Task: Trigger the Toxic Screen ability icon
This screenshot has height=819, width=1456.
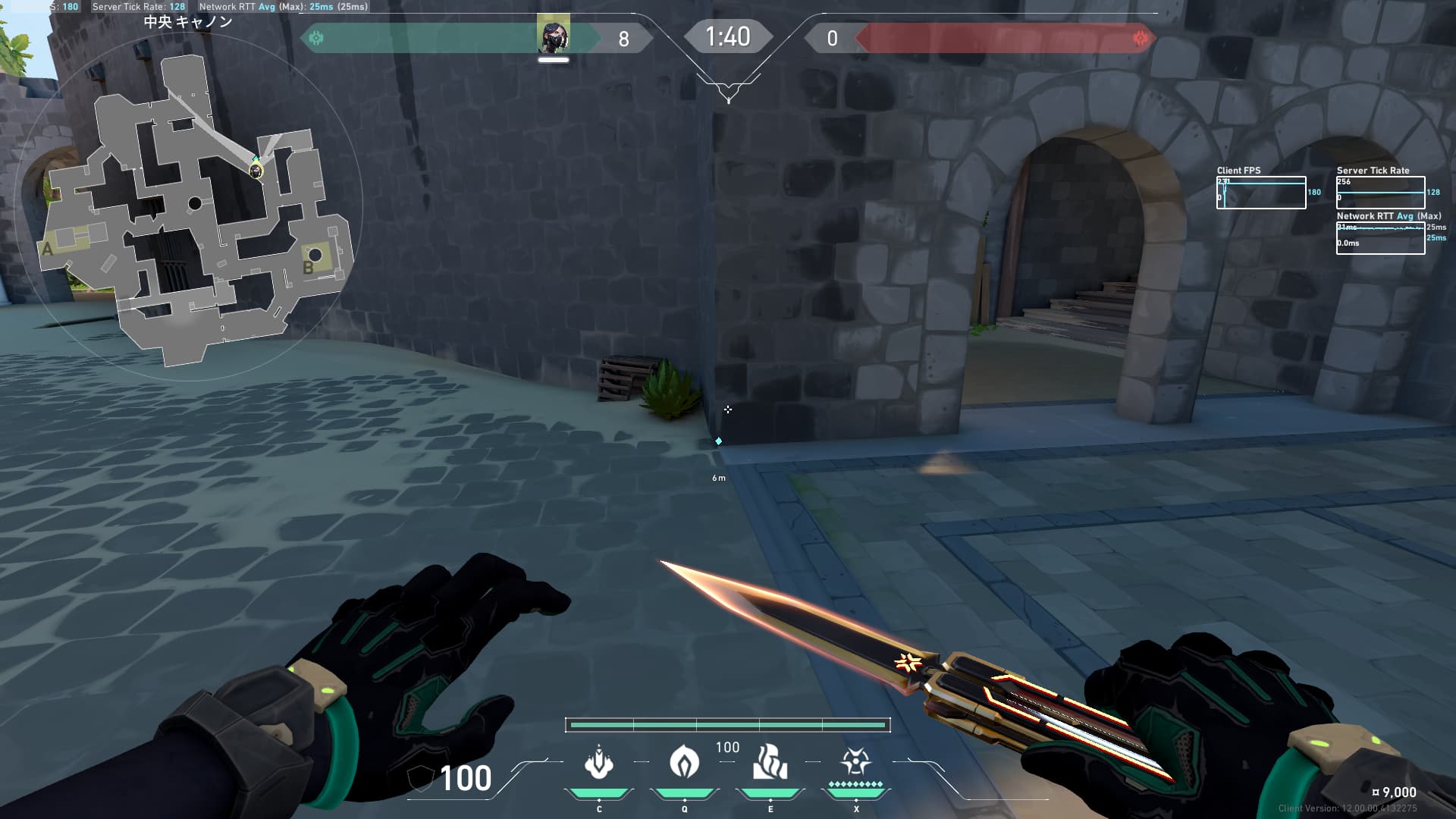Action: point(770,762)
